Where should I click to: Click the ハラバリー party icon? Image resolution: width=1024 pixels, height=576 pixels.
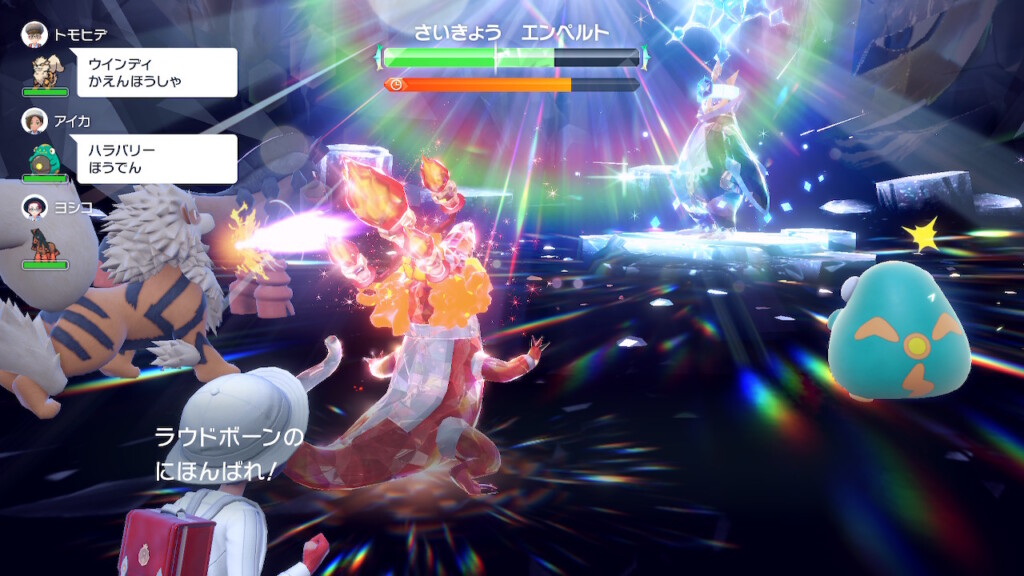click(x=45, y=158)
